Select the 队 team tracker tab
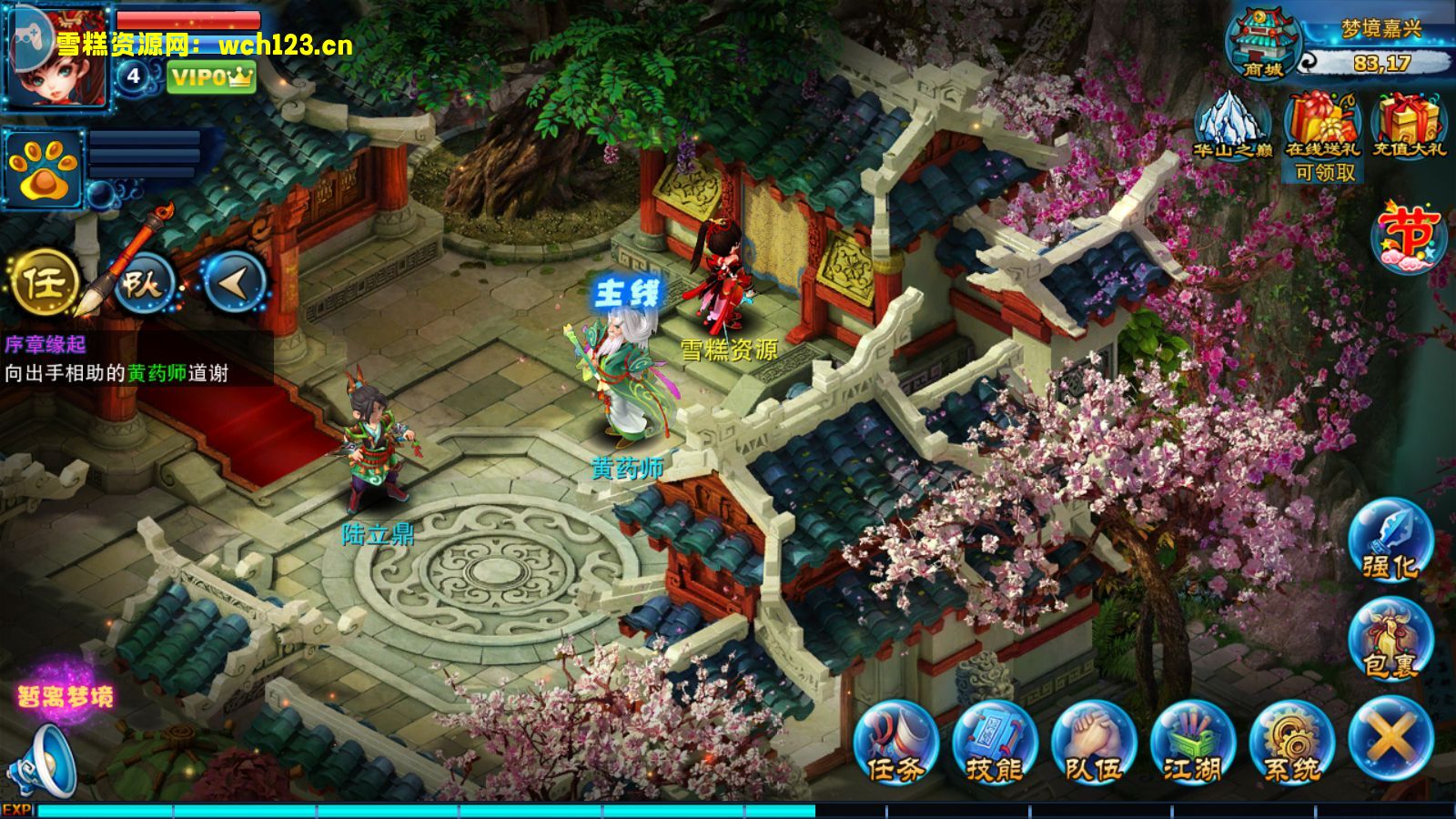The width and height of the screenshot is (1456, 819). point(144,283)
